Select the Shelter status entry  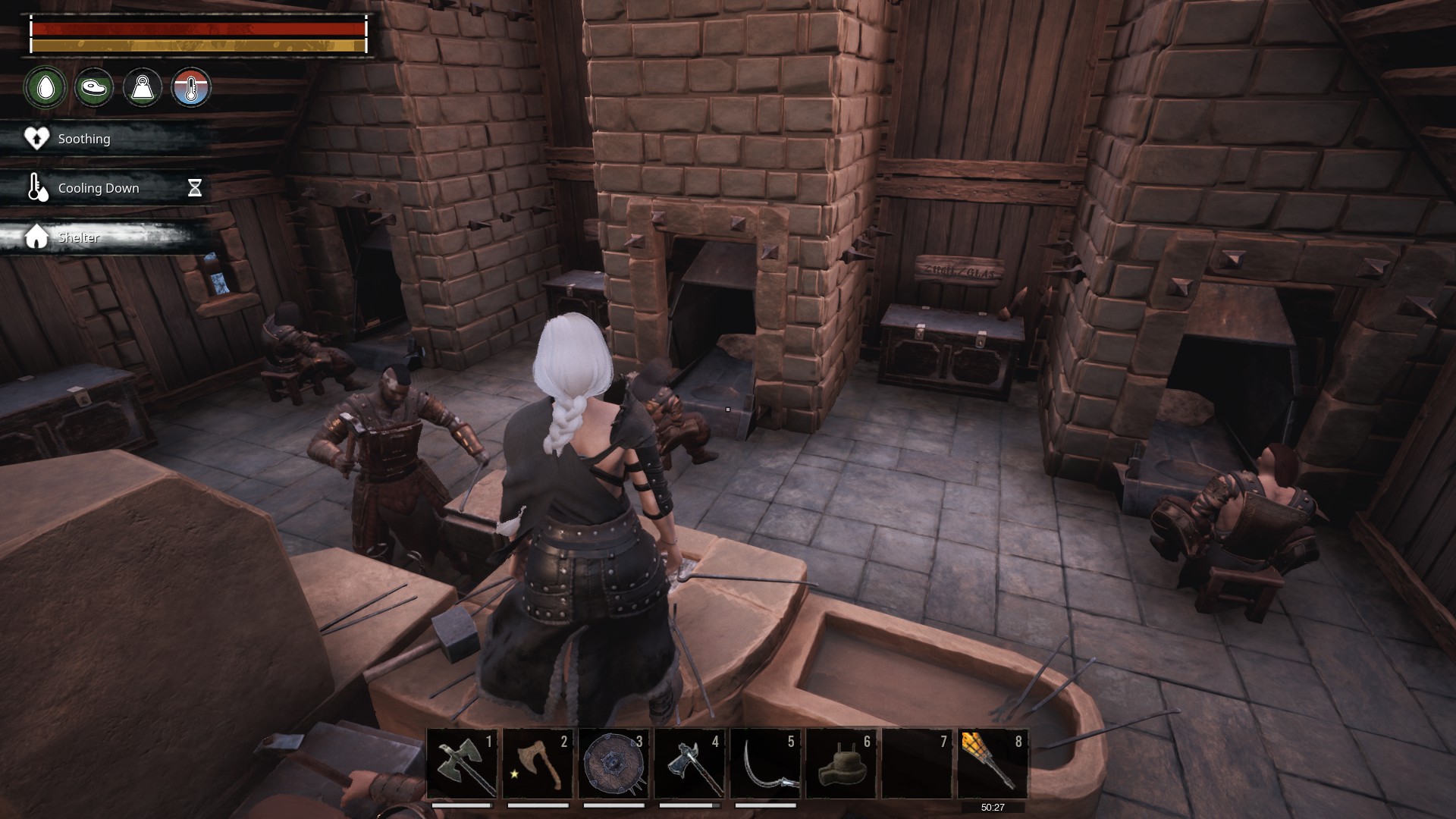pos(79,237)
